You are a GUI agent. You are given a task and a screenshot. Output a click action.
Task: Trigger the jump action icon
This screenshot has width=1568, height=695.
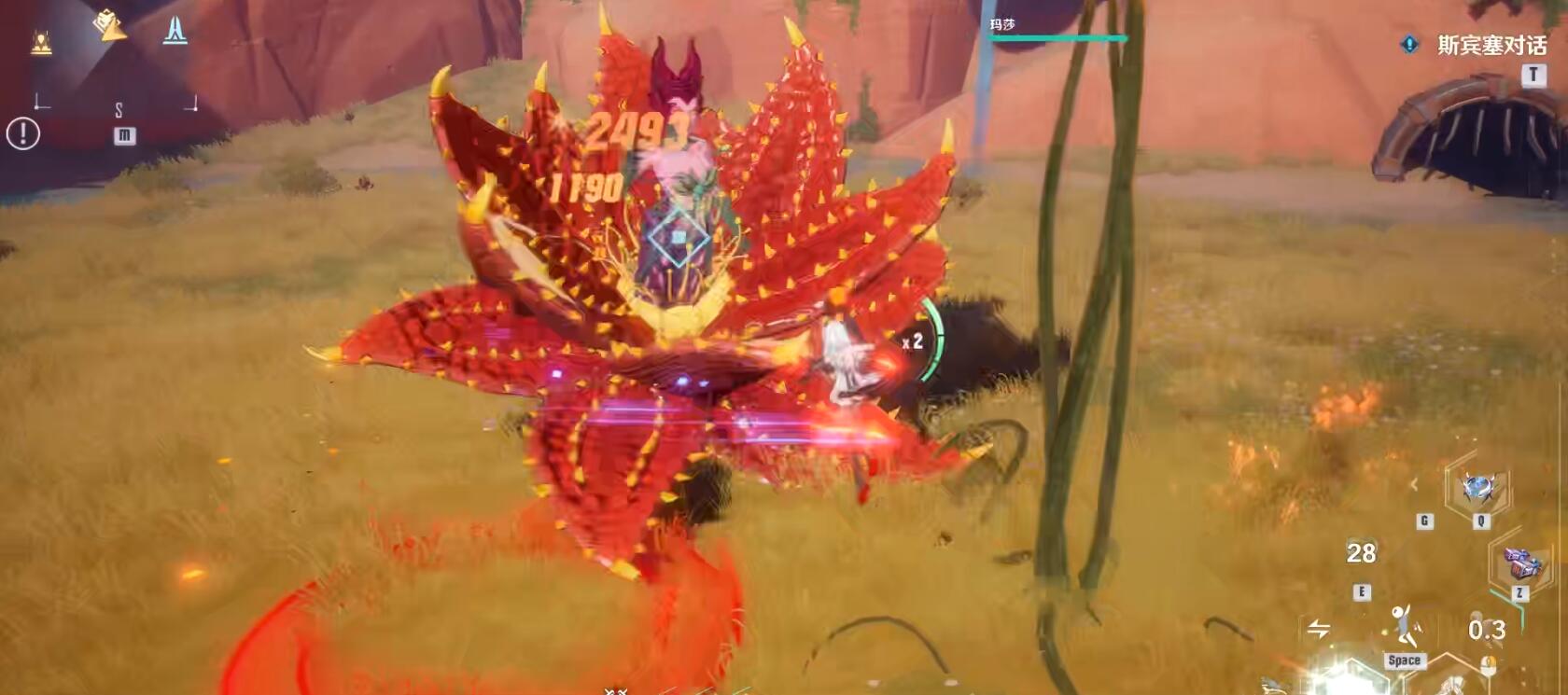1405,625
